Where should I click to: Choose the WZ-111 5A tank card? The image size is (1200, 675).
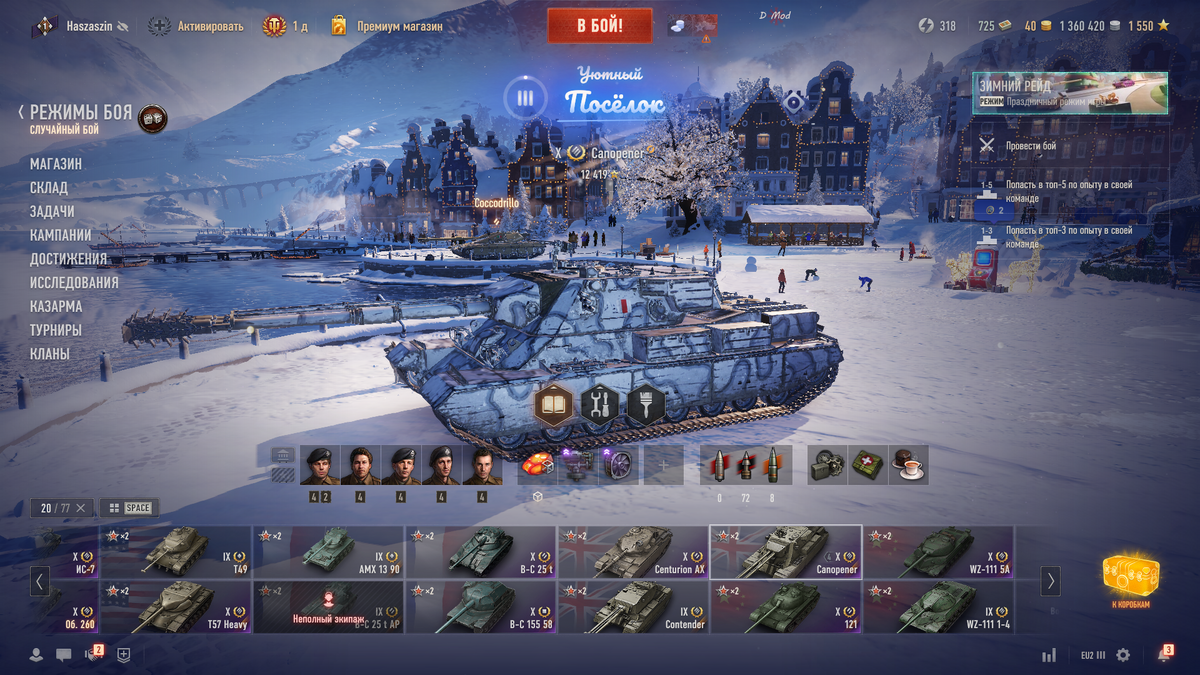coord(938,552)
